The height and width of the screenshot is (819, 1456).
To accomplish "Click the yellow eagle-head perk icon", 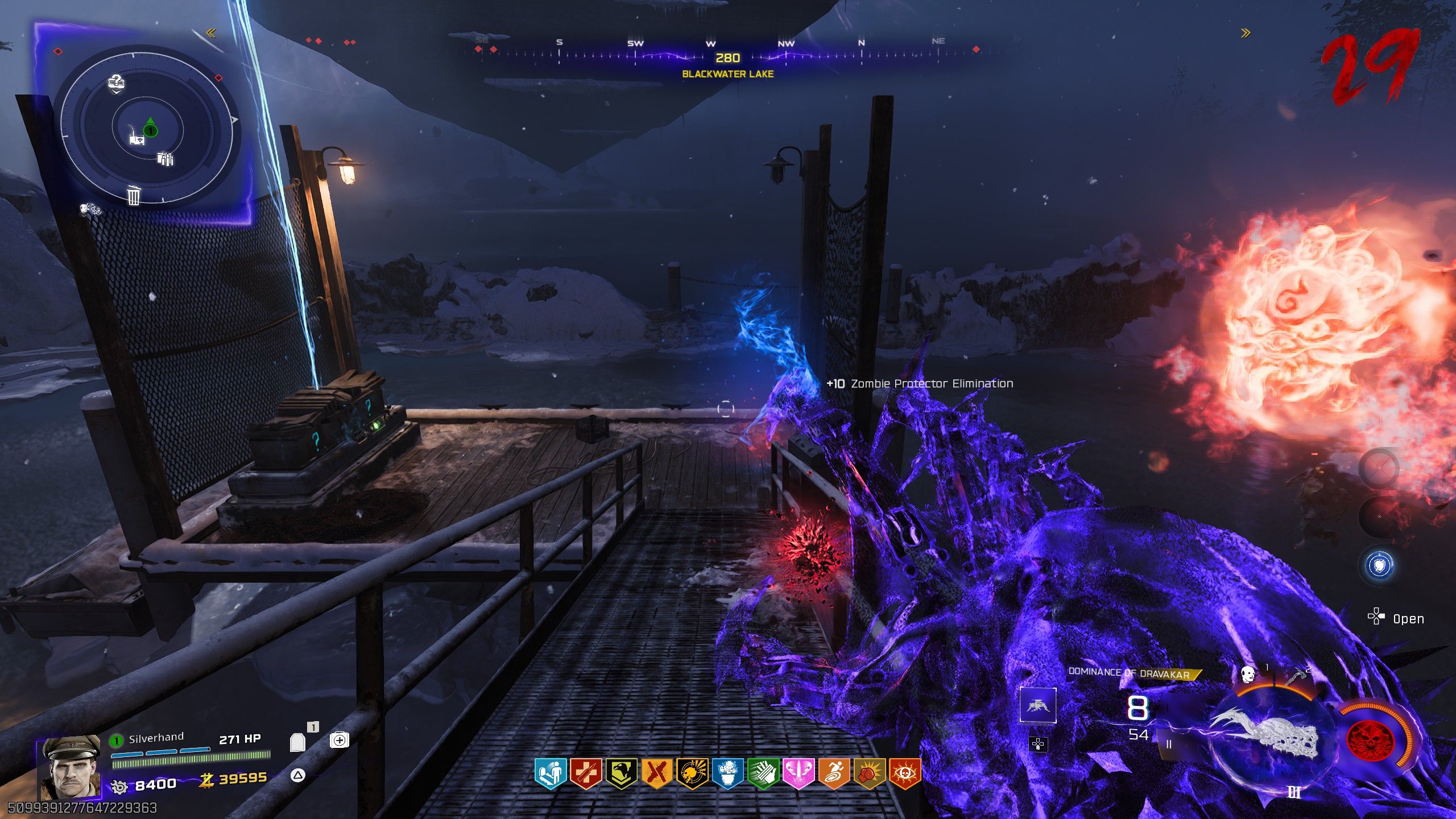I will point(621,774).
